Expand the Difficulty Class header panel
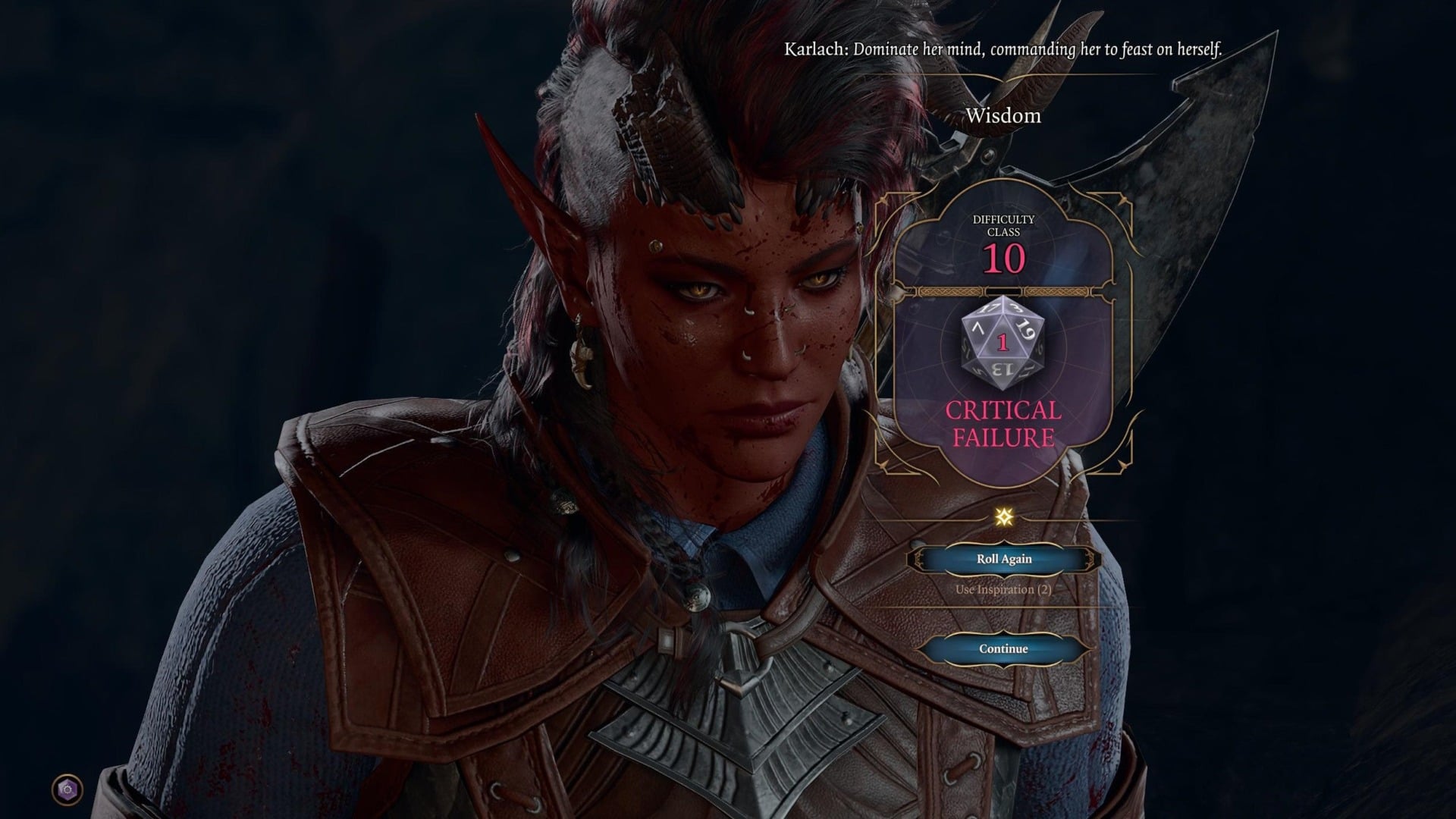 (x=1003, y=225)
